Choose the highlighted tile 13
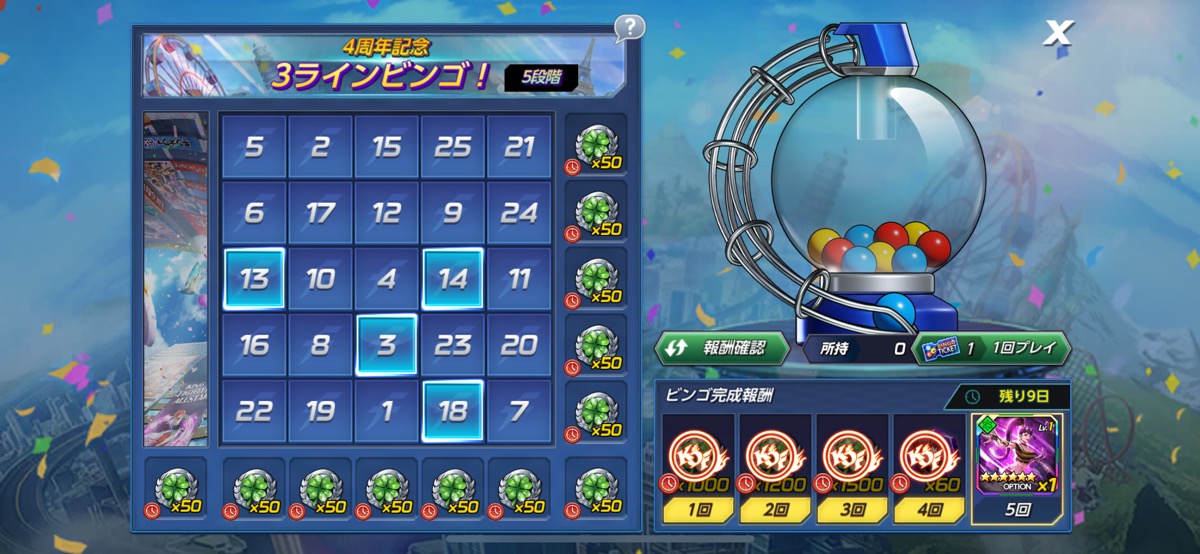The image size is (1200, 554). coord(254,279)
